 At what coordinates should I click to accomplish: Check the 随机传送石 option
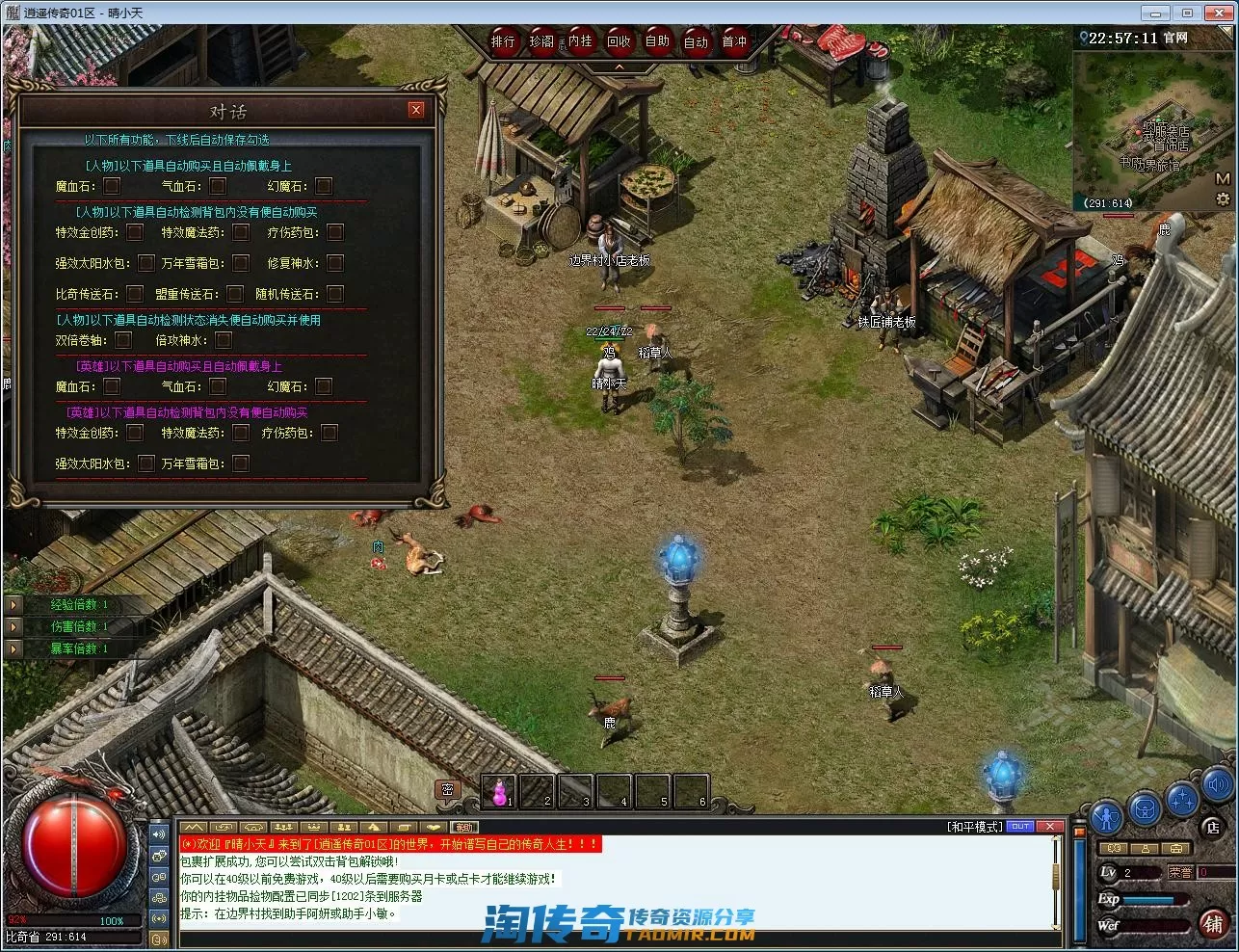coord(335,294)
